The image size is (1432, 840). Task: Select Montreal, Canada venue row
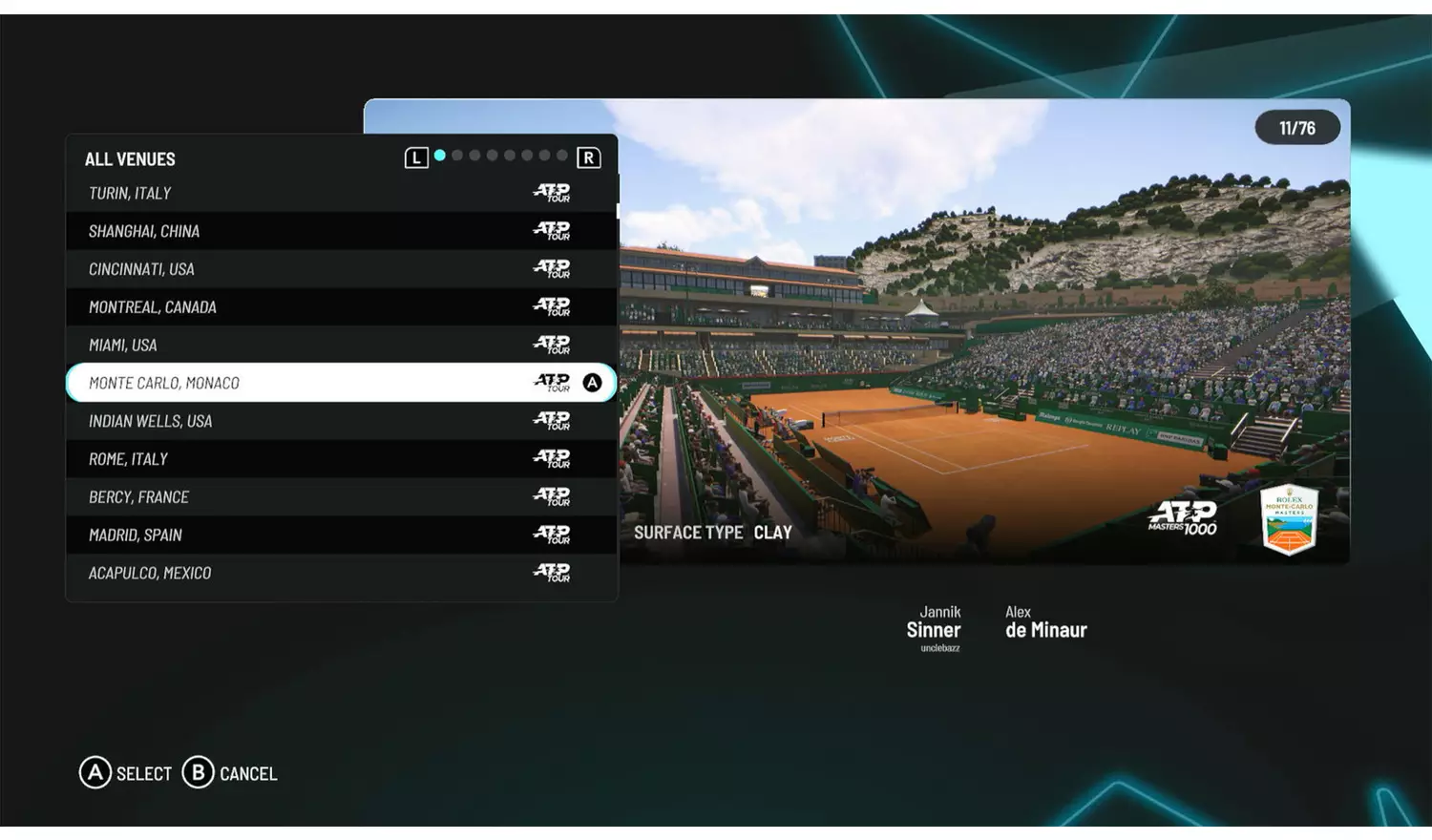(341, 307)
